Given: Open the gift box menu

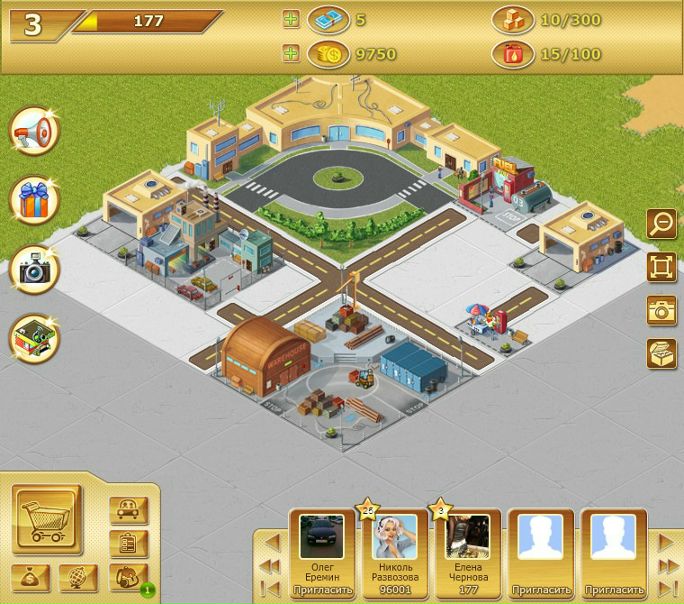Looking at the screenshot, I should pyautogui.click(x=34, y=200).
